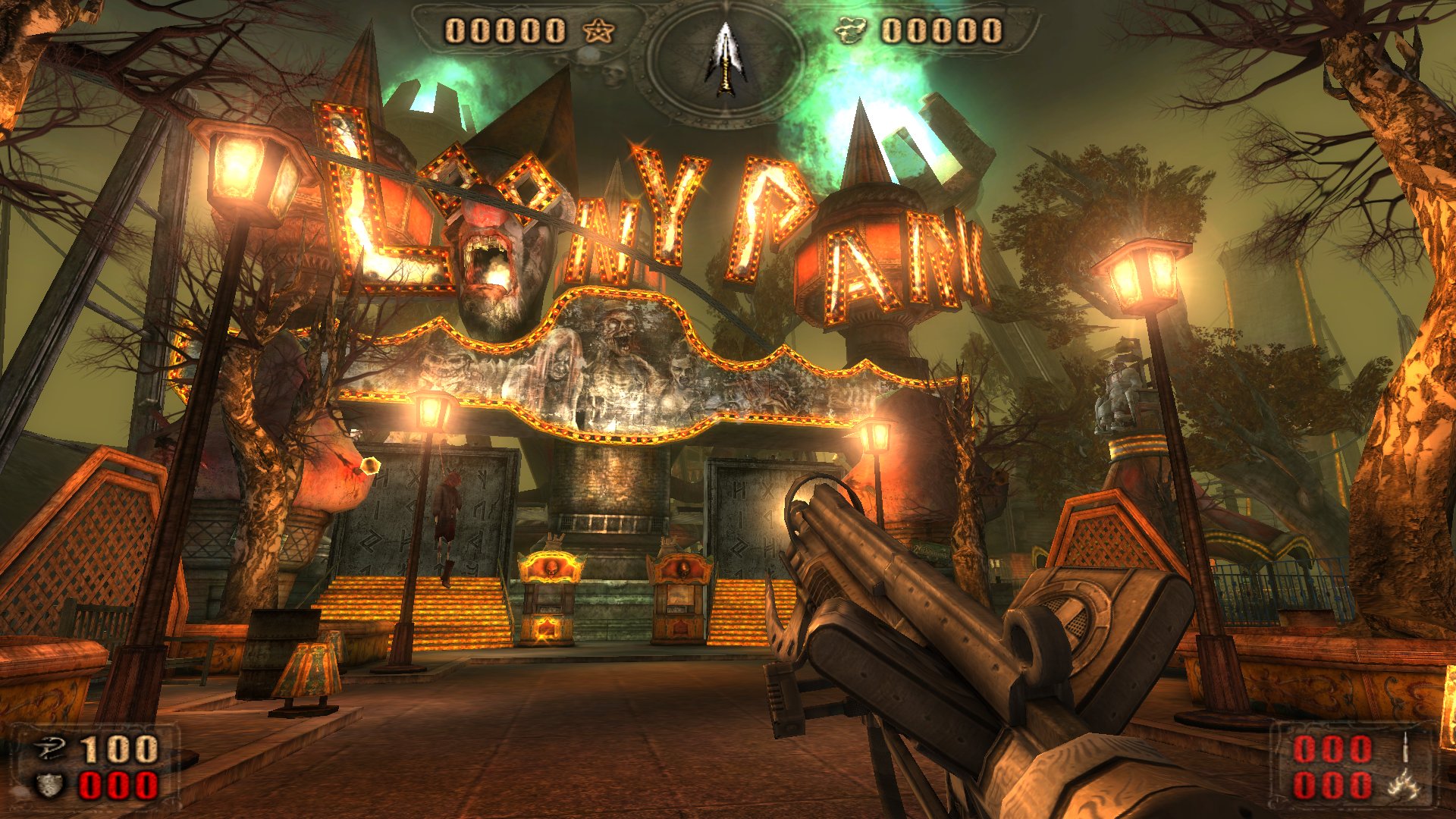Image resolution: width=1456 pixels, height=819 pixels.
Task: Select the armor shield icon
Action: click(x=51, y=786)
